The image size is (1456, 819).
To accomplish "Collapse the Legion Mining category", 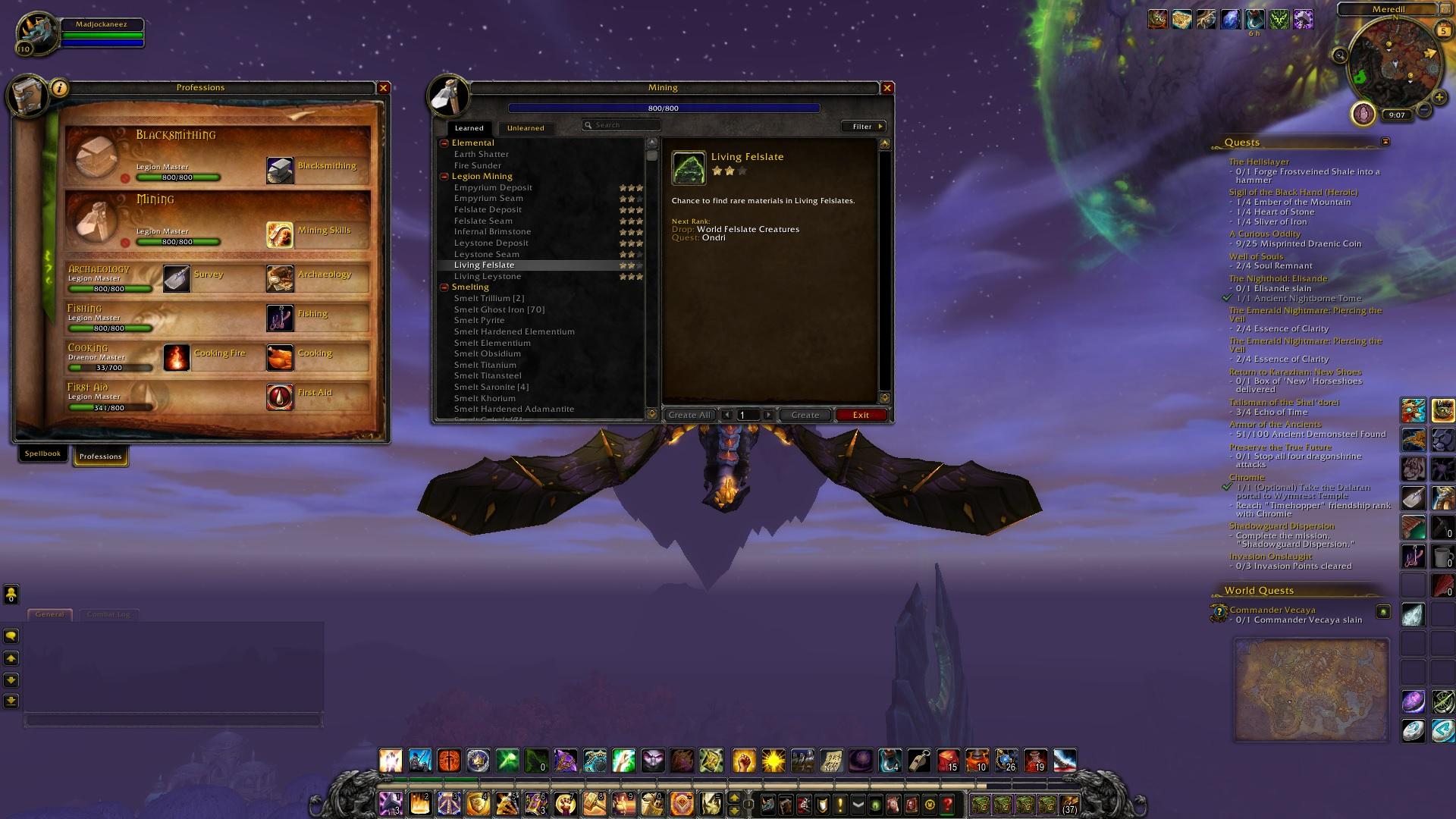I will tap(444, 177).
